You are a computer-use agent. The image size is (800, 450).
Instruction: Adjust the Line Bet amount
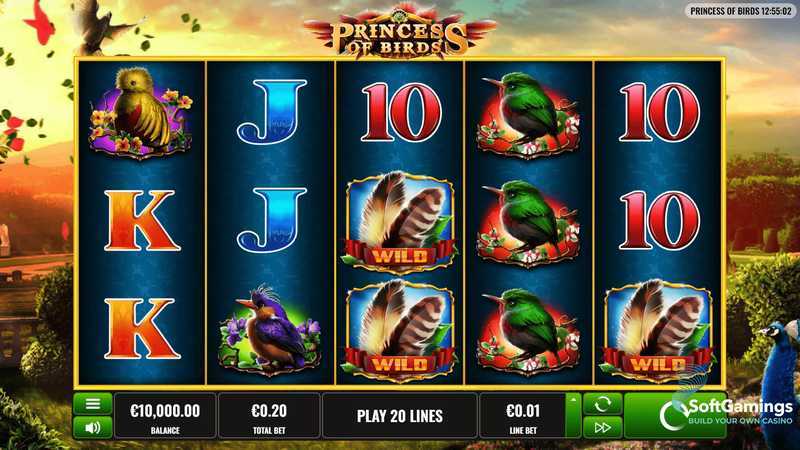tap(522, 415)
